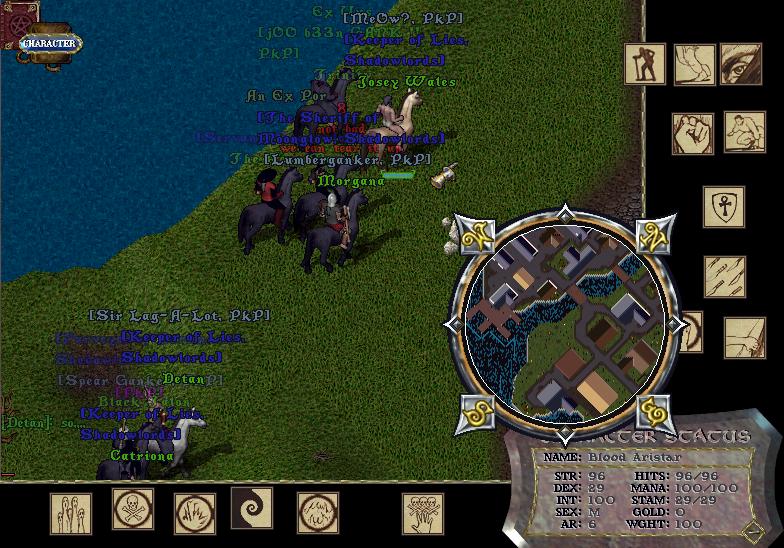Image resolution: width=784 pixels, height=548 pixels.
Task: Activate the eye skill icon
Action: coord(741,64)
